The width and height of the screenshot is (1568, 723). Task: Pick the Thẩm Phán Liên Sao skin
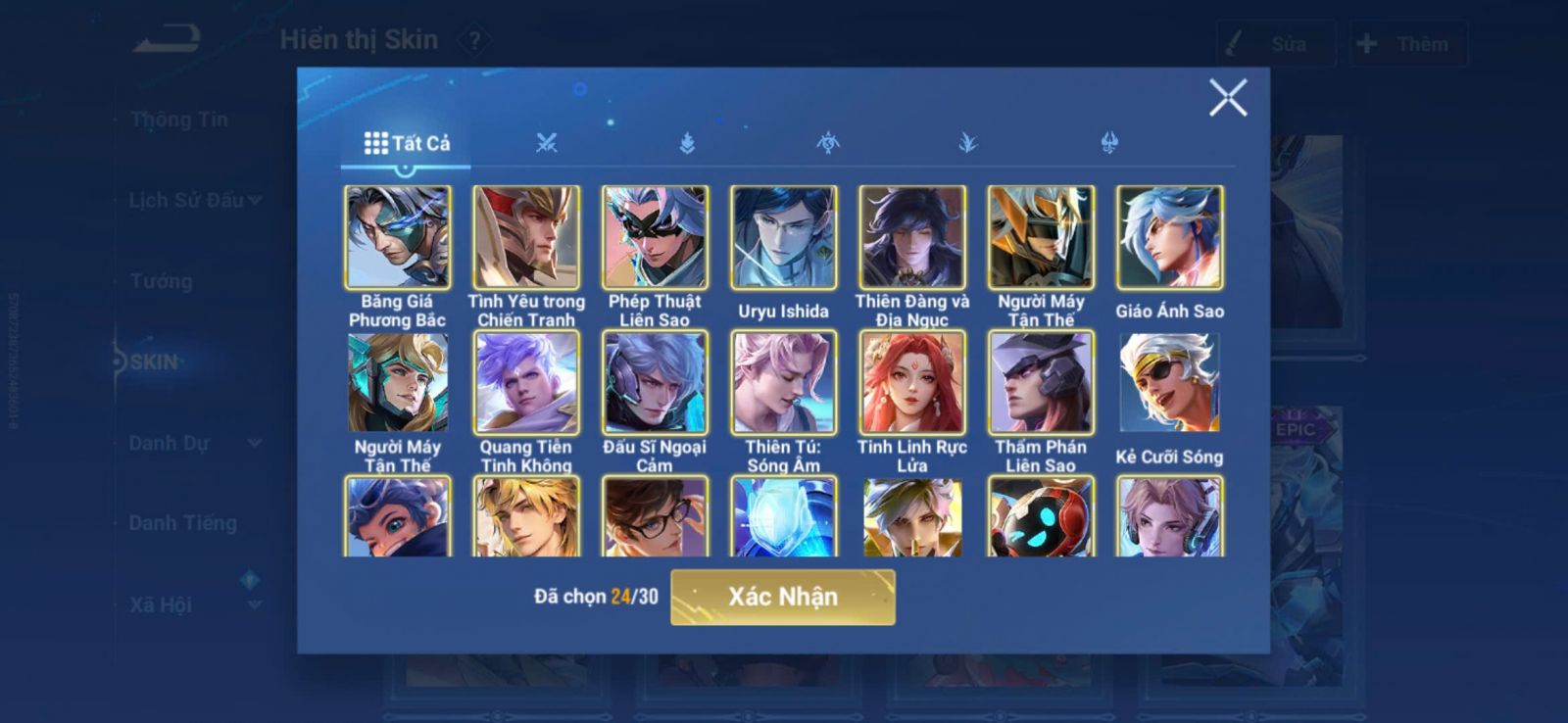click(1041, 383)
